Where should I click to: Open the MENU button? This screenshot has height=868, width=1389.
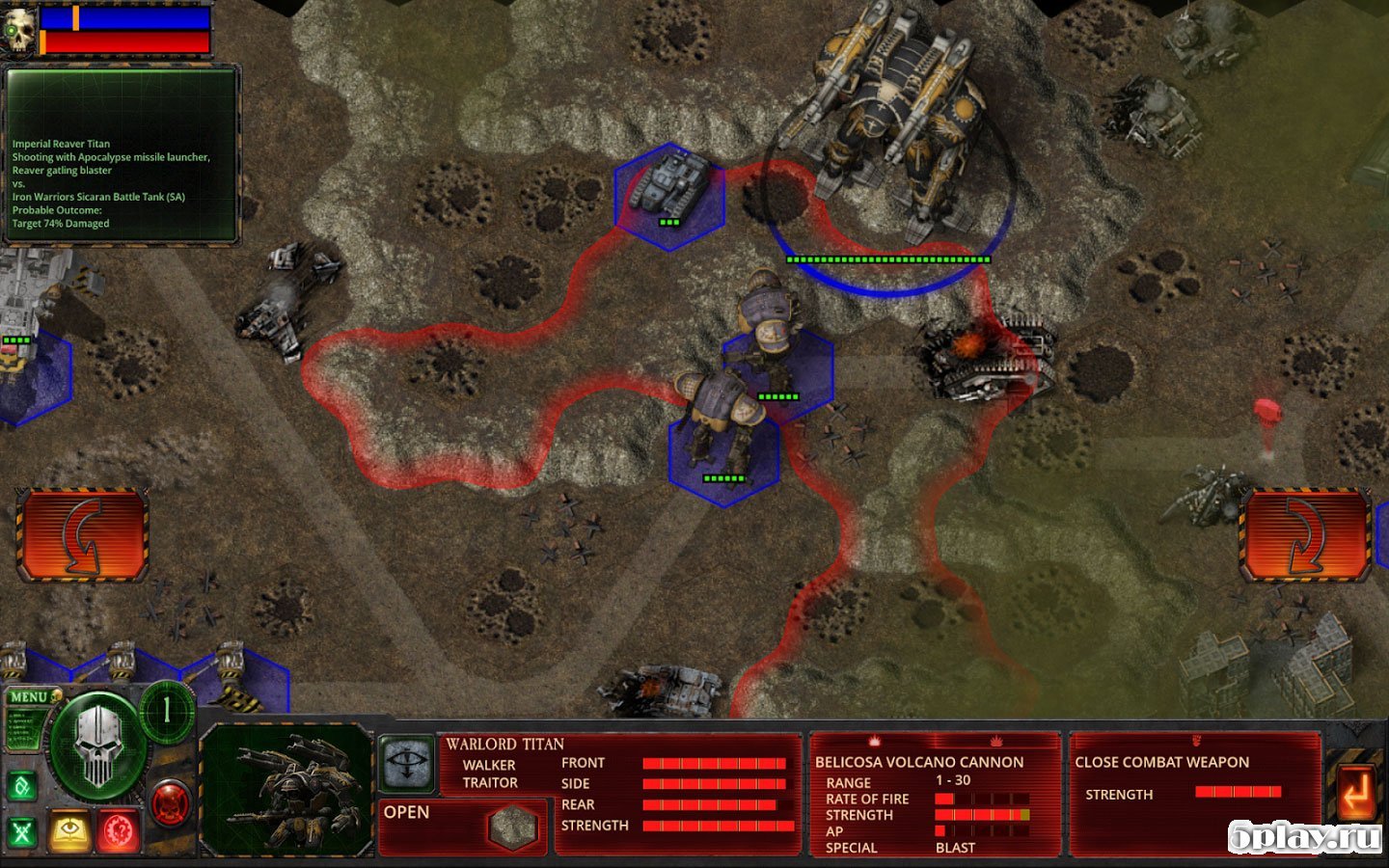(x=30, y=696)
